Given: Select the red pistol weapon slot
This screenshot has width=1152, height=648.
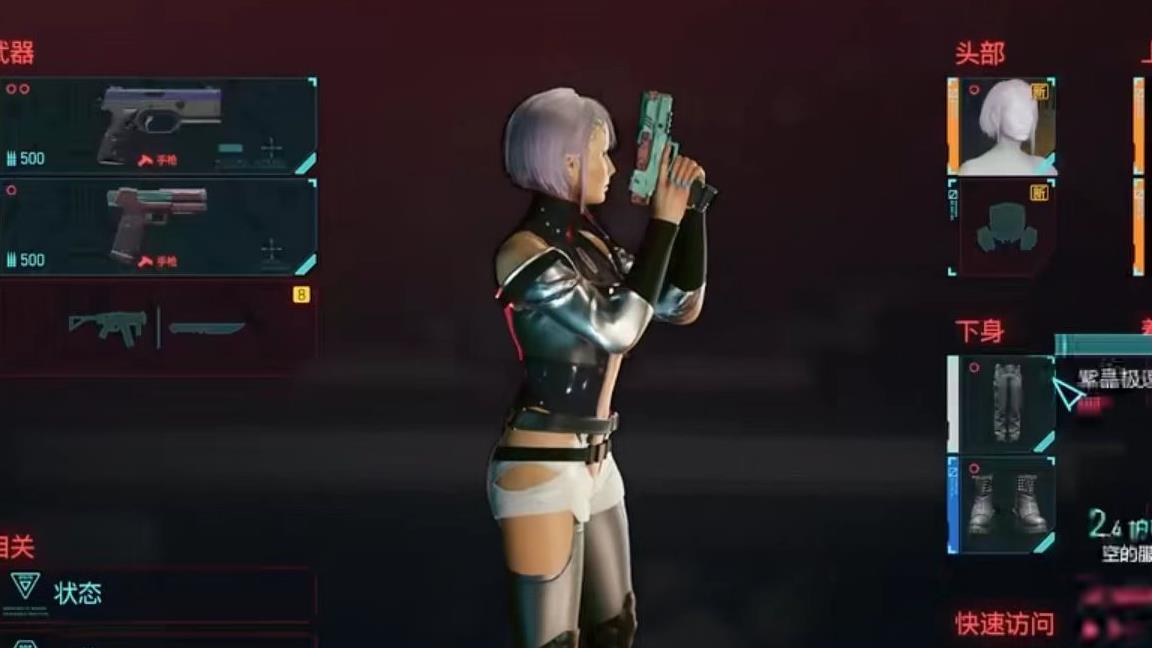Looking at the screenshot, I should tap(158, 226).
